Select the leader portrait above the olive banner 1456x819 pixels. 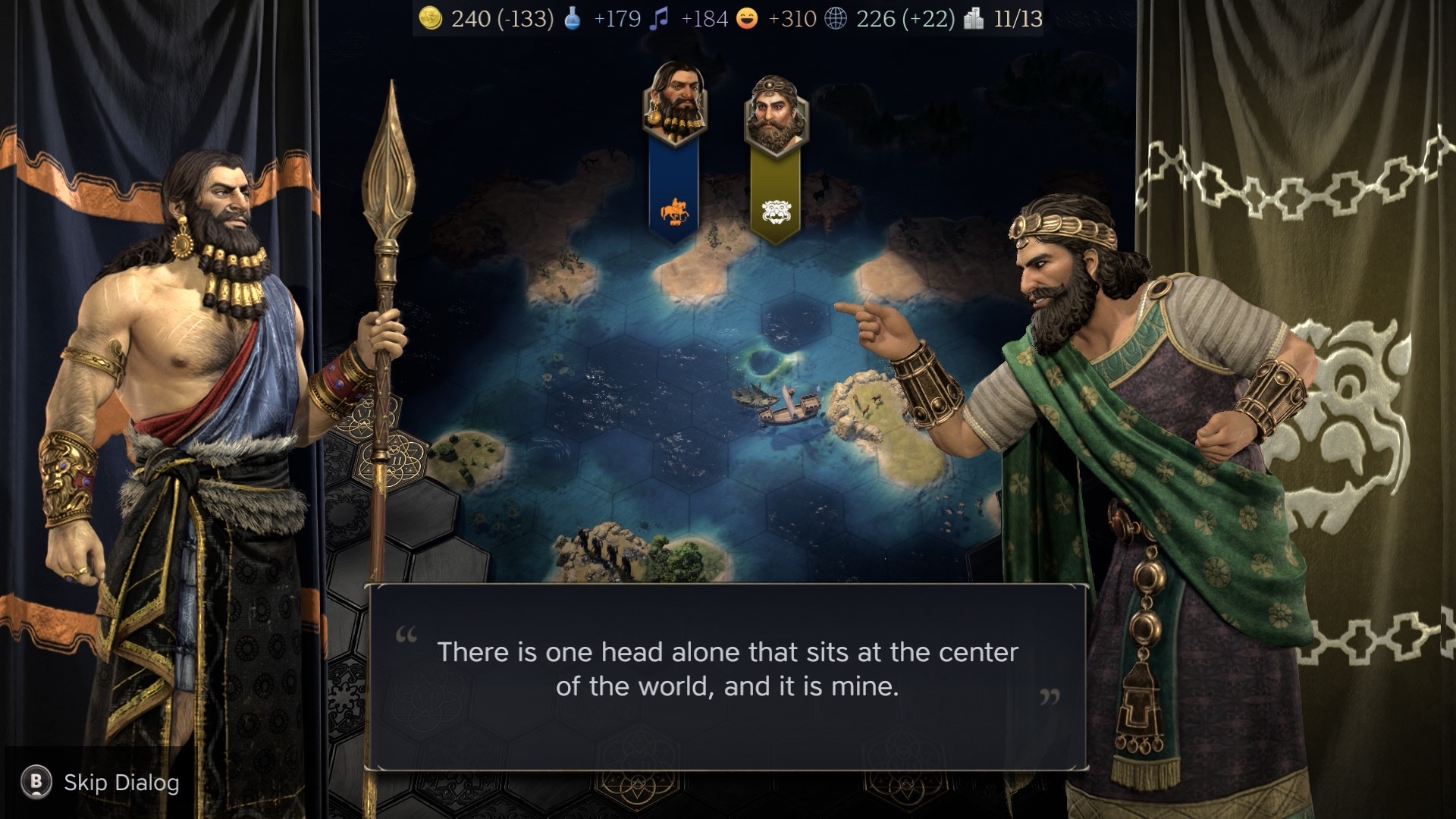click(775, 115)
